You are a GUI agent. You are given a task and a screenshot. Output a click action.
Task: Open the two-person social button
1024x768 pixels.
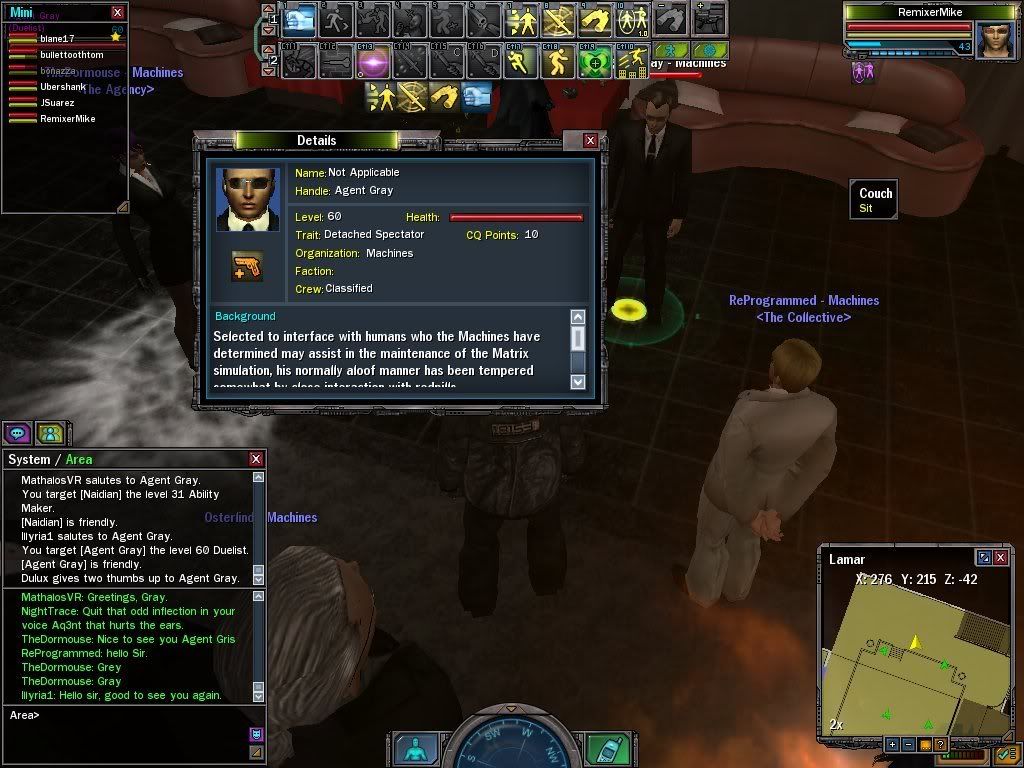[x=49, y=433]
